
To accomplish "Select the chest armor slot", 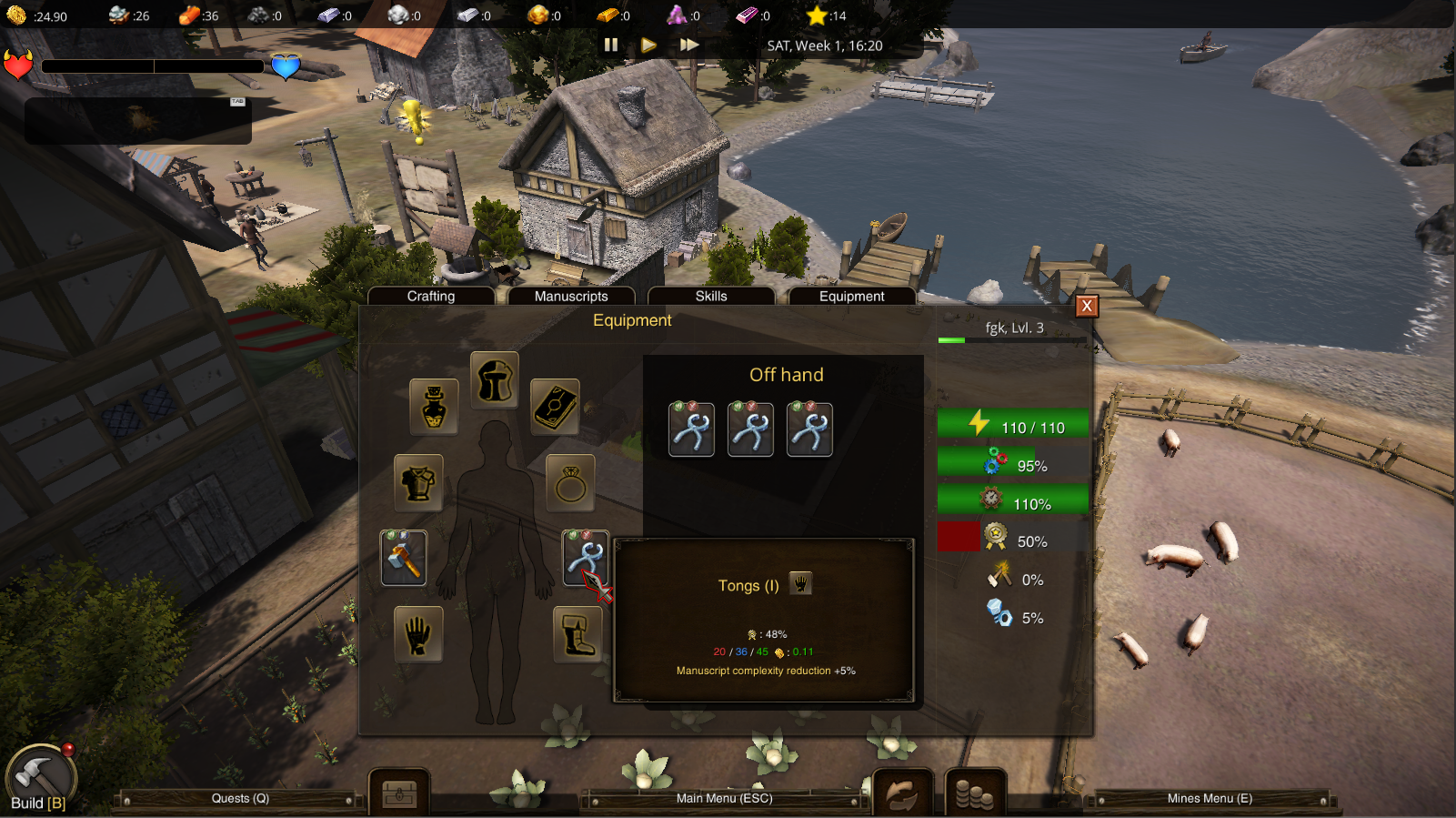I will pyautogui.click(x=418, y=482).
